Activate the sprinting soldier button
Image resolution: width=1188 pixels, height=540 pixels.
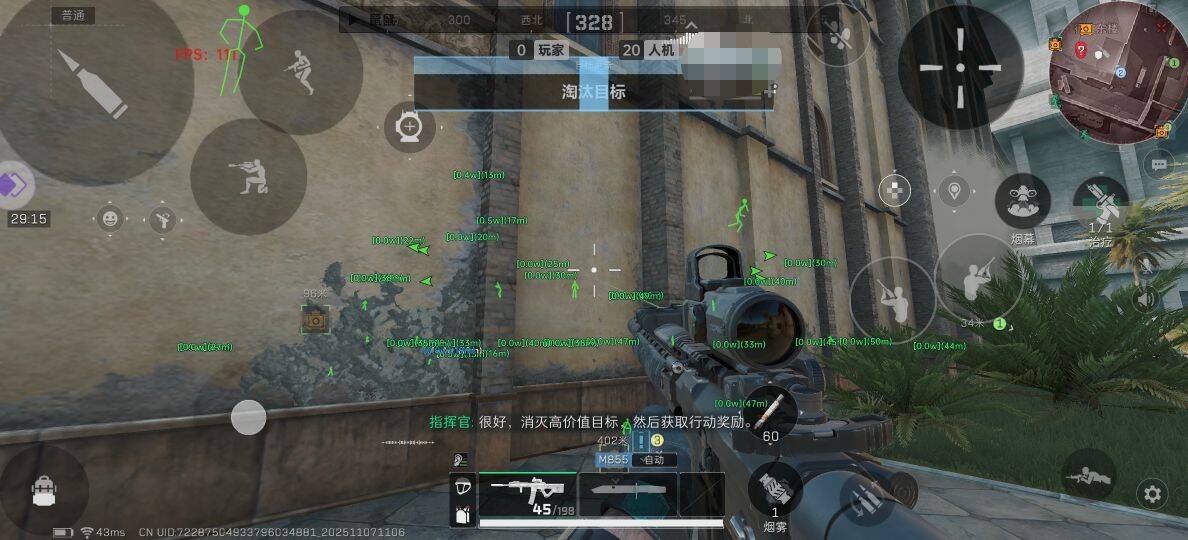pos(300,72)
